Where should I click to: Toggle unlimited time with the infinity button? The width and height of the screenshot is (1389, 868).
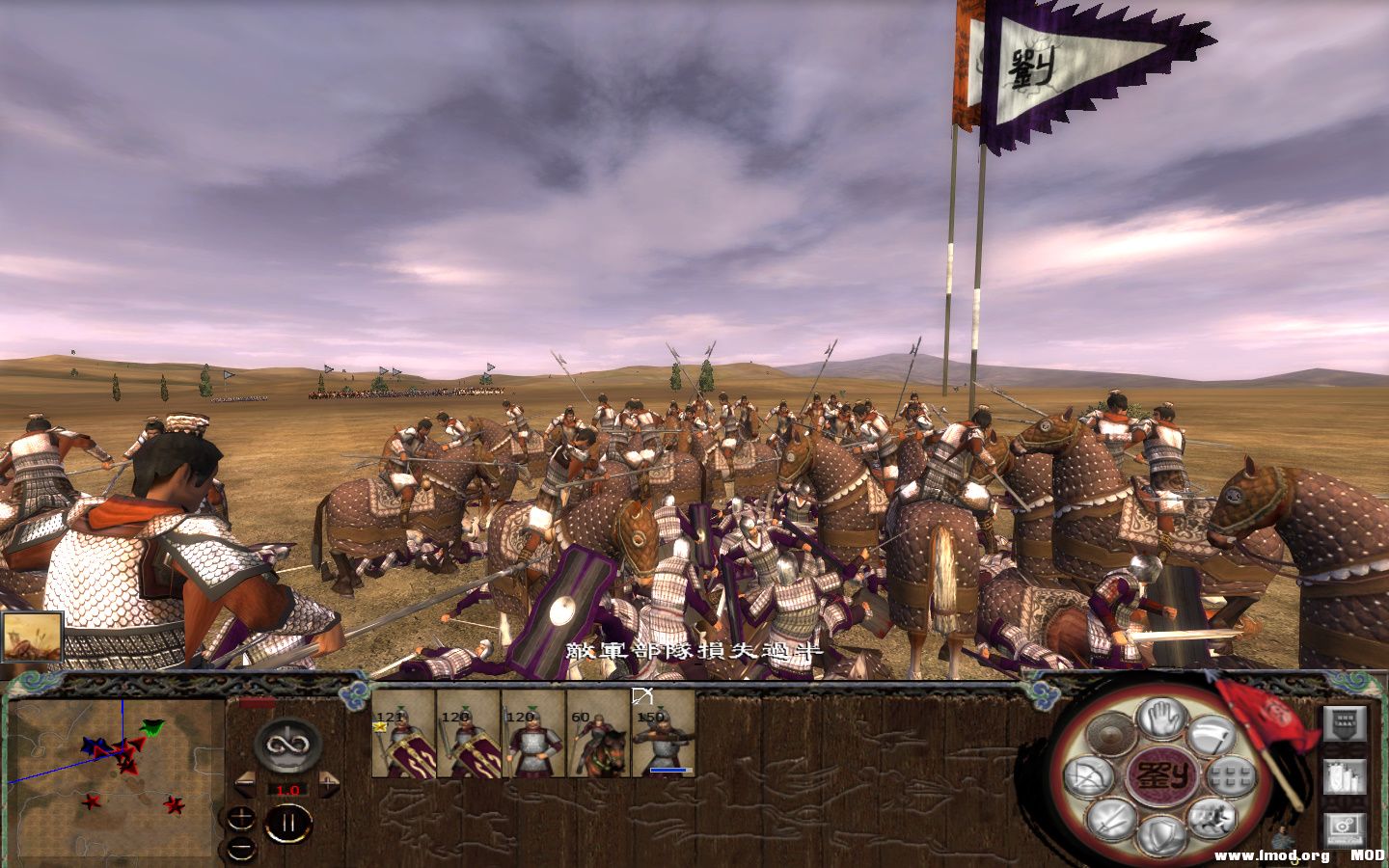286,746
